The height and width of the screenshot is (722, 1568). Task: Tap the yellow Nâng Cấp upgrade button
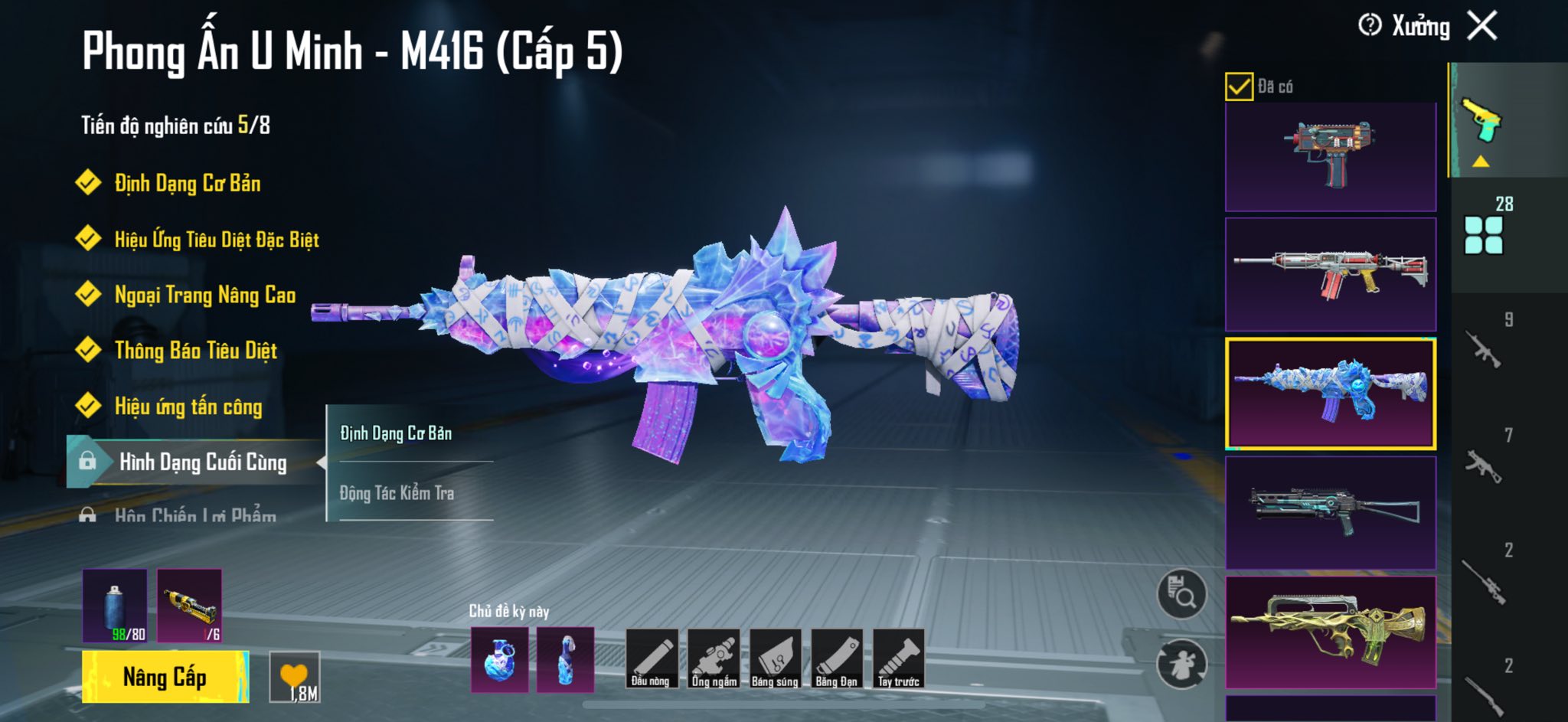point(165,677)
